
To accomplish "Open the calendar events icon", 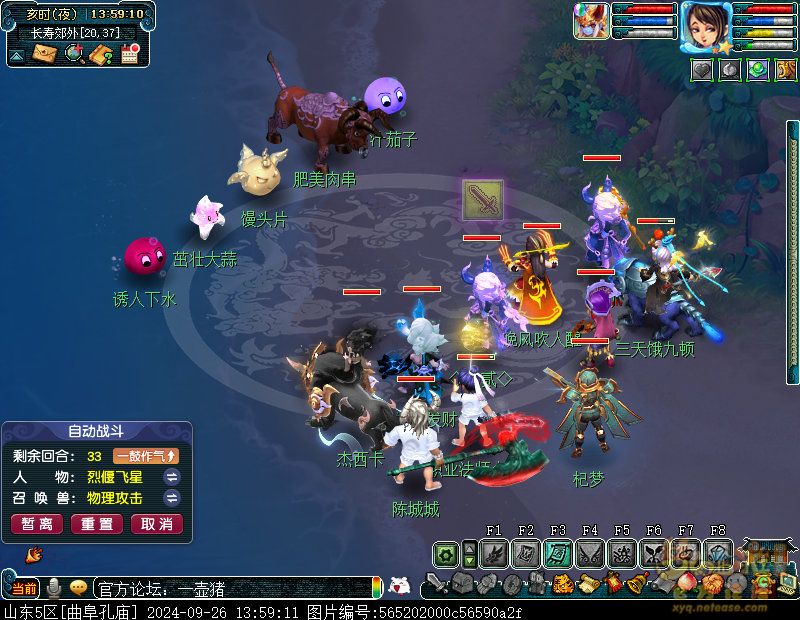I will (x=129, y=54).
